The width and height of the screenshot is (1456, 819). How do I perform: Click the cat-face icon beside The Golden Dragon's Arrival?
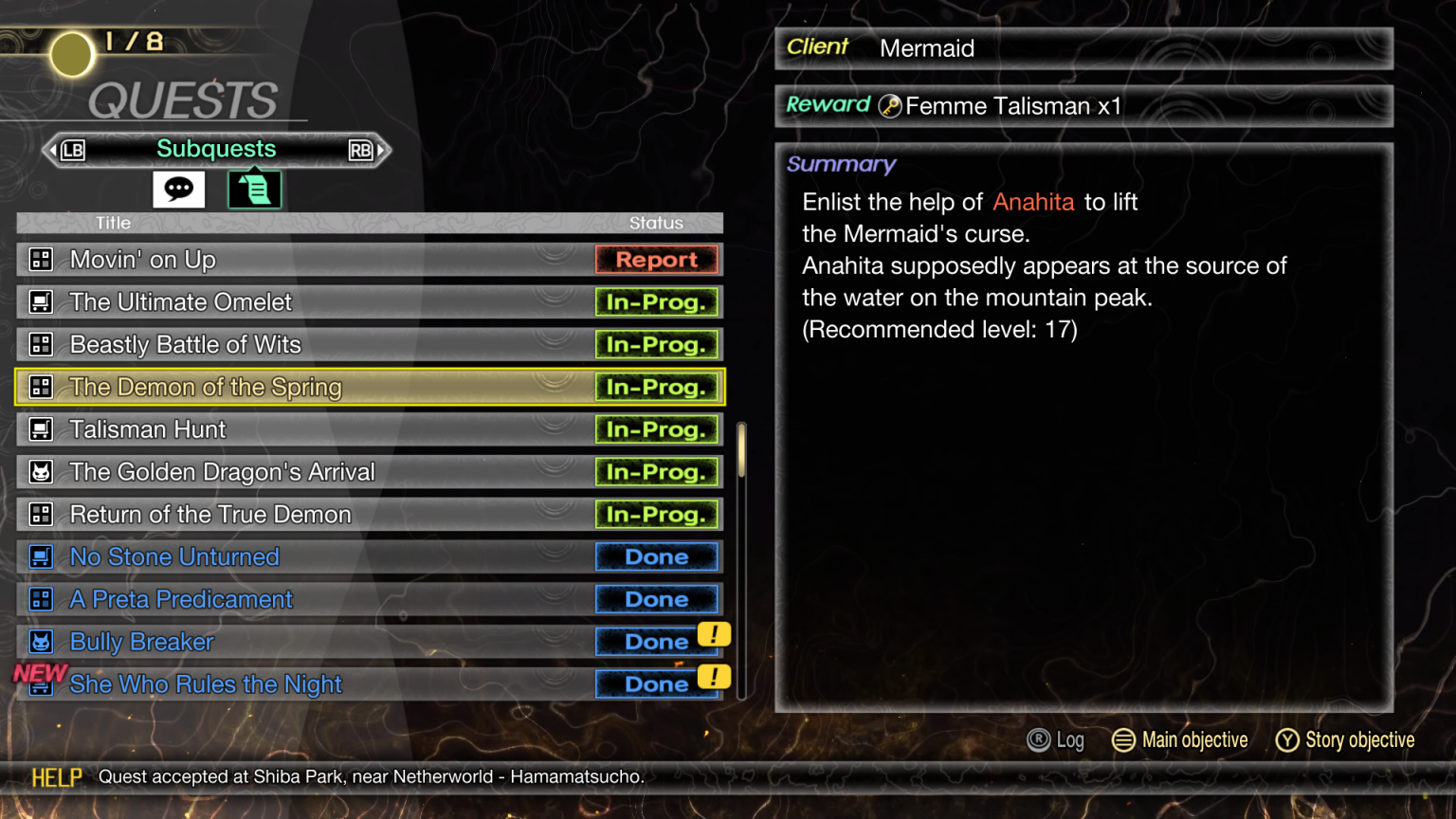pyautogui.click(x=41, y=471)
